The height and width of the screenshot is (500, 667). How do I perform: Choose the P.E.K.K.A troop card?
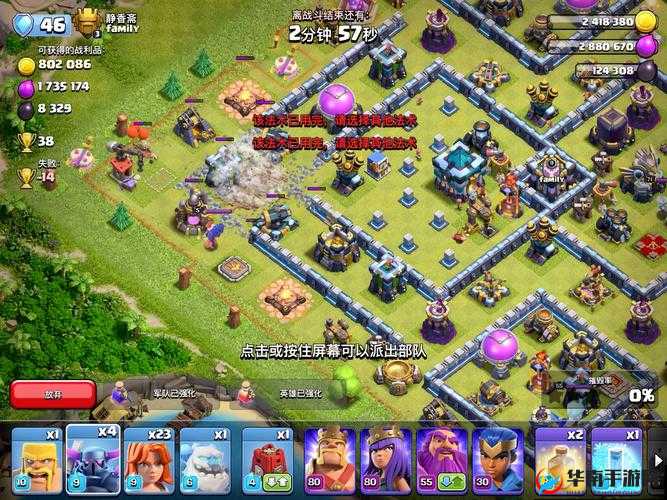(94, 462)
